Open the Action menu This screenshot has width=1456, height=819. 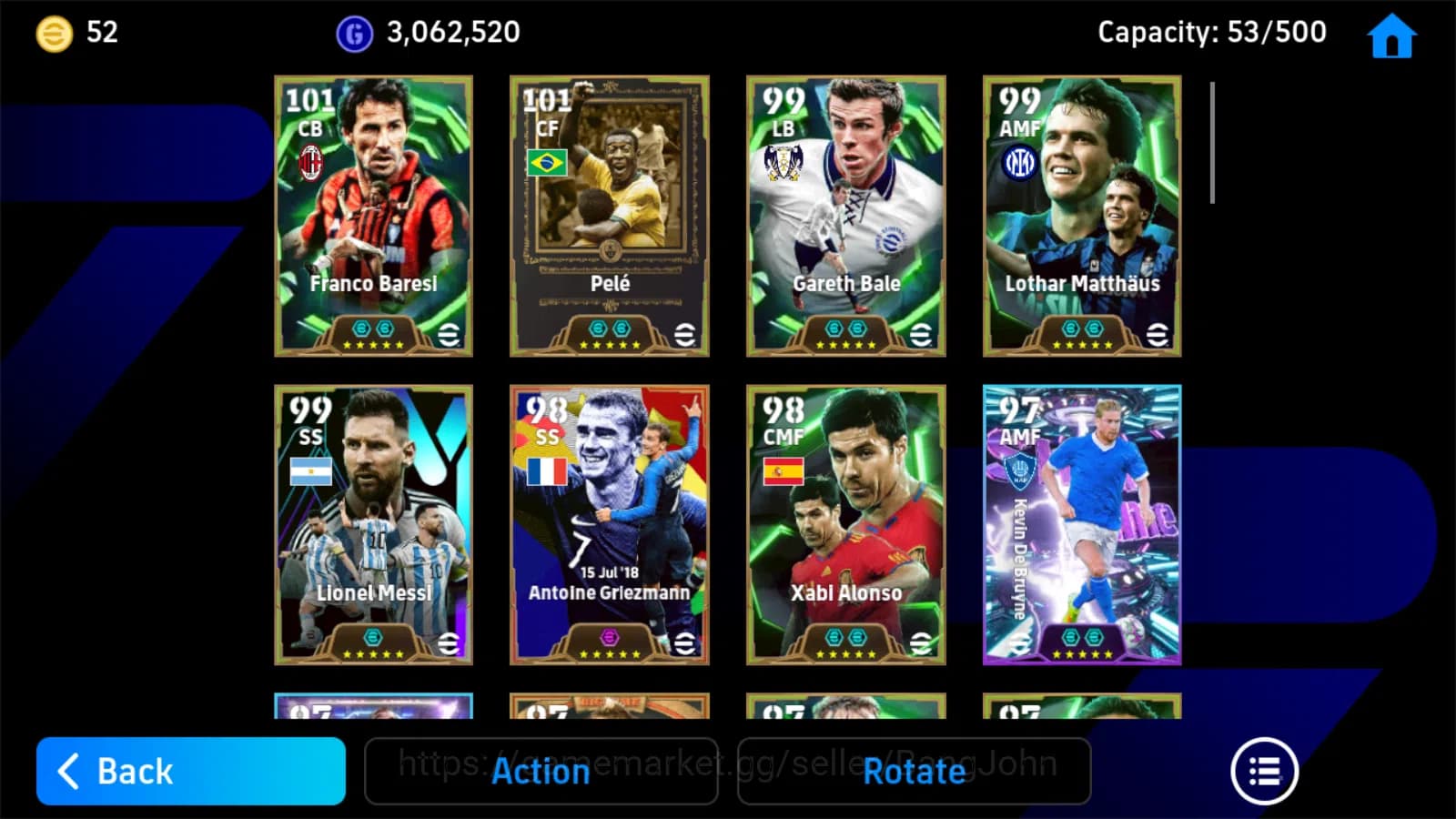click(541, 771)
